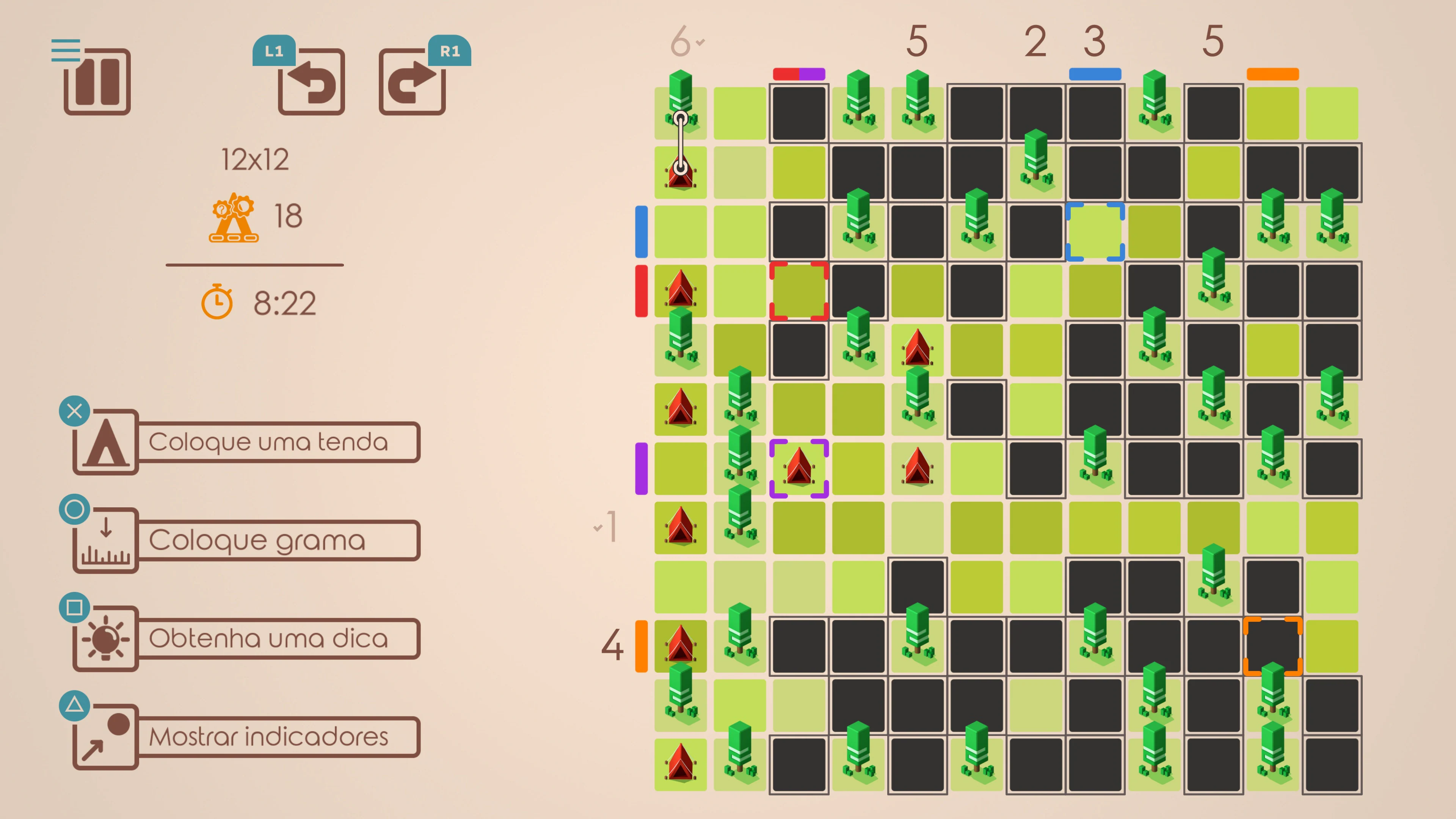Click the lightbulb hint icon
The width and height of the screenshot is (1456, 819).
tap(105, 637)
